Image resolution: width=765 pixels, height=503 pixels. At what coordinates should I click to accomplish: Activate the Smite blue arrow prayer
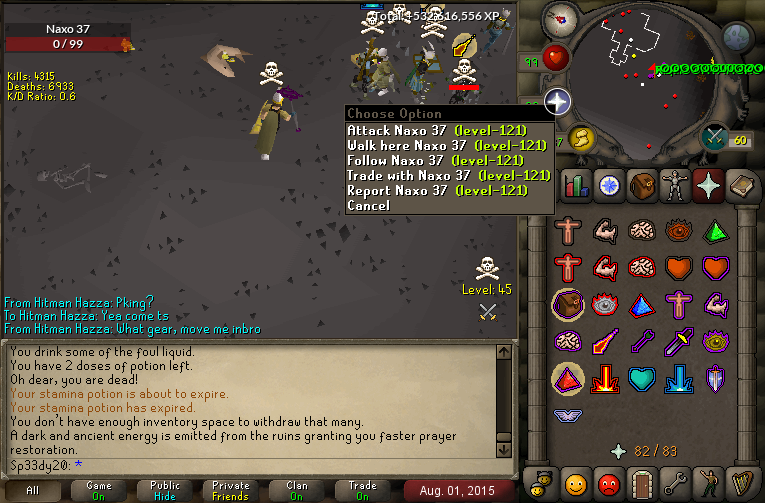click(x=680, y=380)
